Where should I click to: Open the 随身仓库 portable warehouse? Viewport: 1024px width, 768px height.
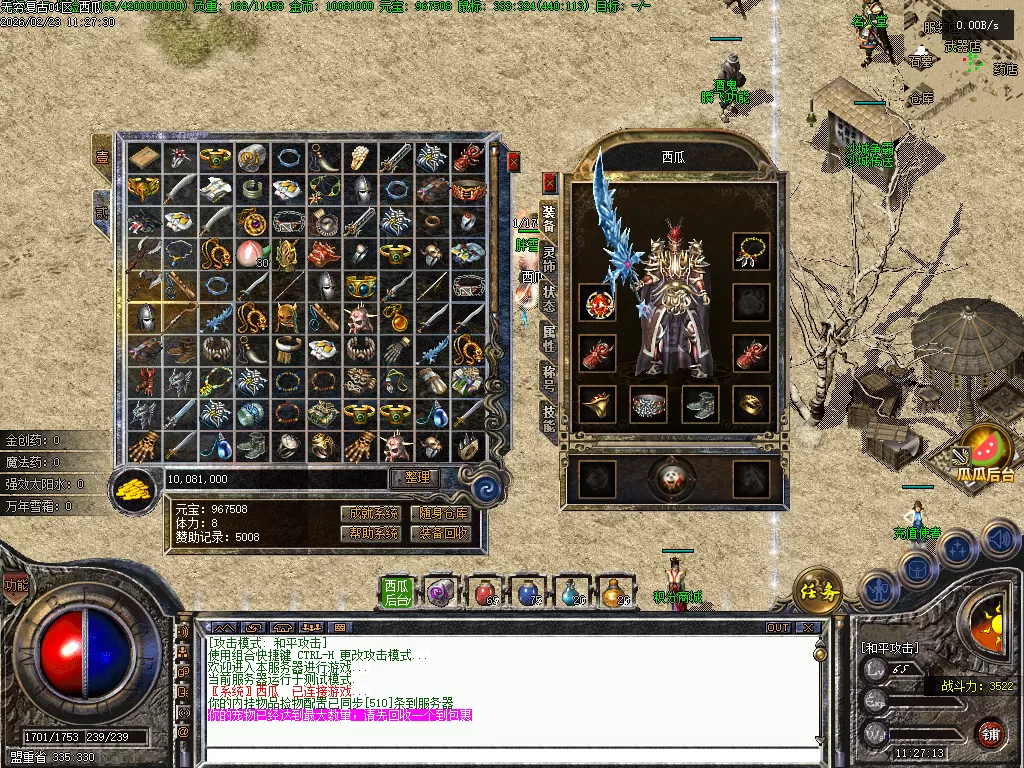coord(439,513)
